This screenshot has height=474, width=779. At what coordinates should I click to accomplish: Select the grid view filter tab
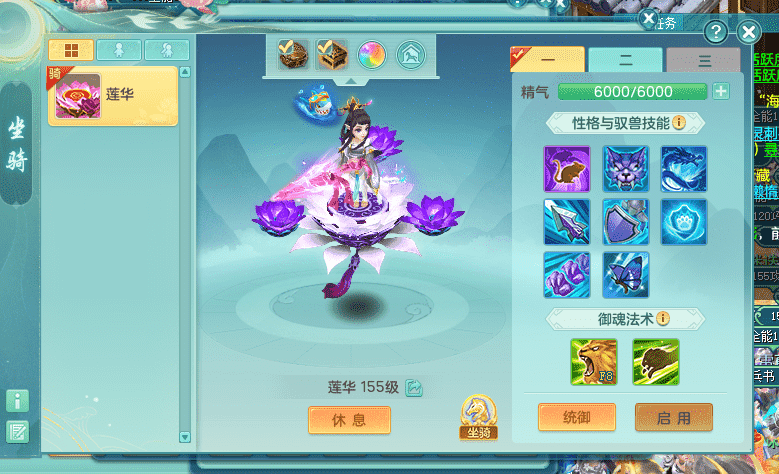pos(71,50)
